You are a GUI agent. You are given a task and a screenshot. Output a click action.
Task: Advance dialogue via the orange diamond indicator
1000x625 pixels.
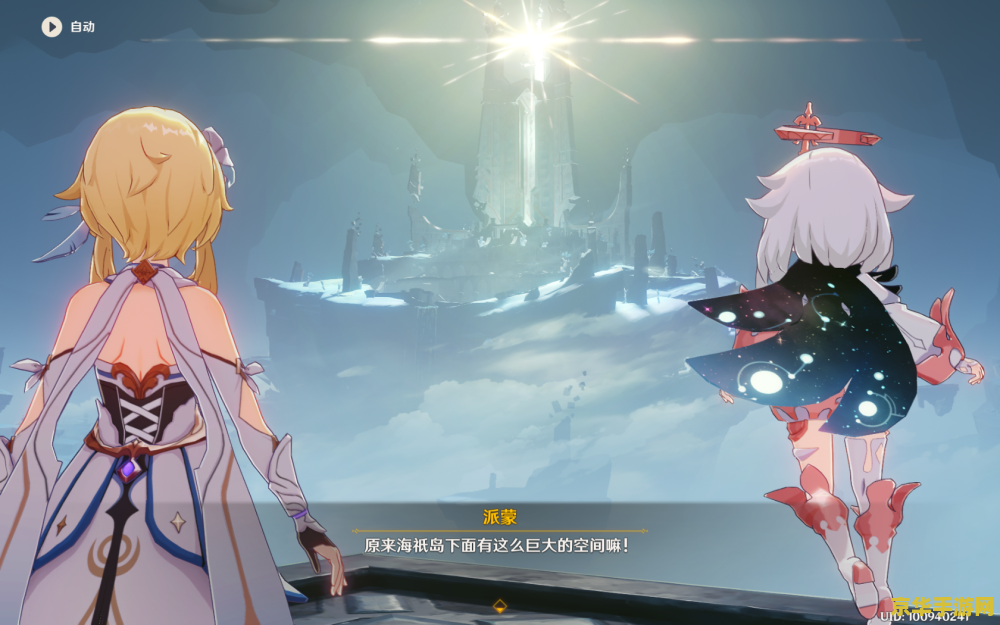coord(499,605)
